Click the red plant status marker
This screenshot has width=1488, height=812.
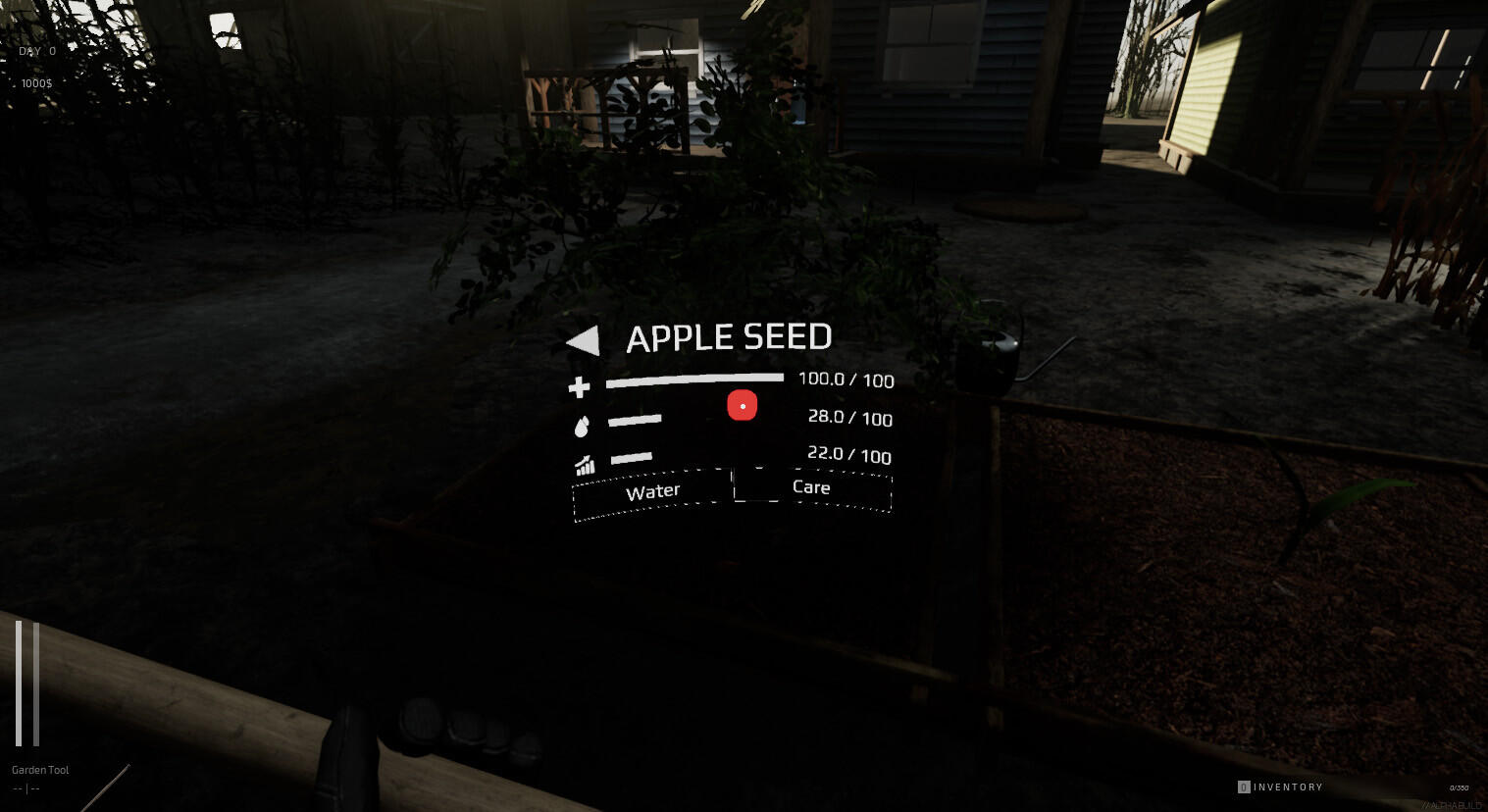point(742,404)
